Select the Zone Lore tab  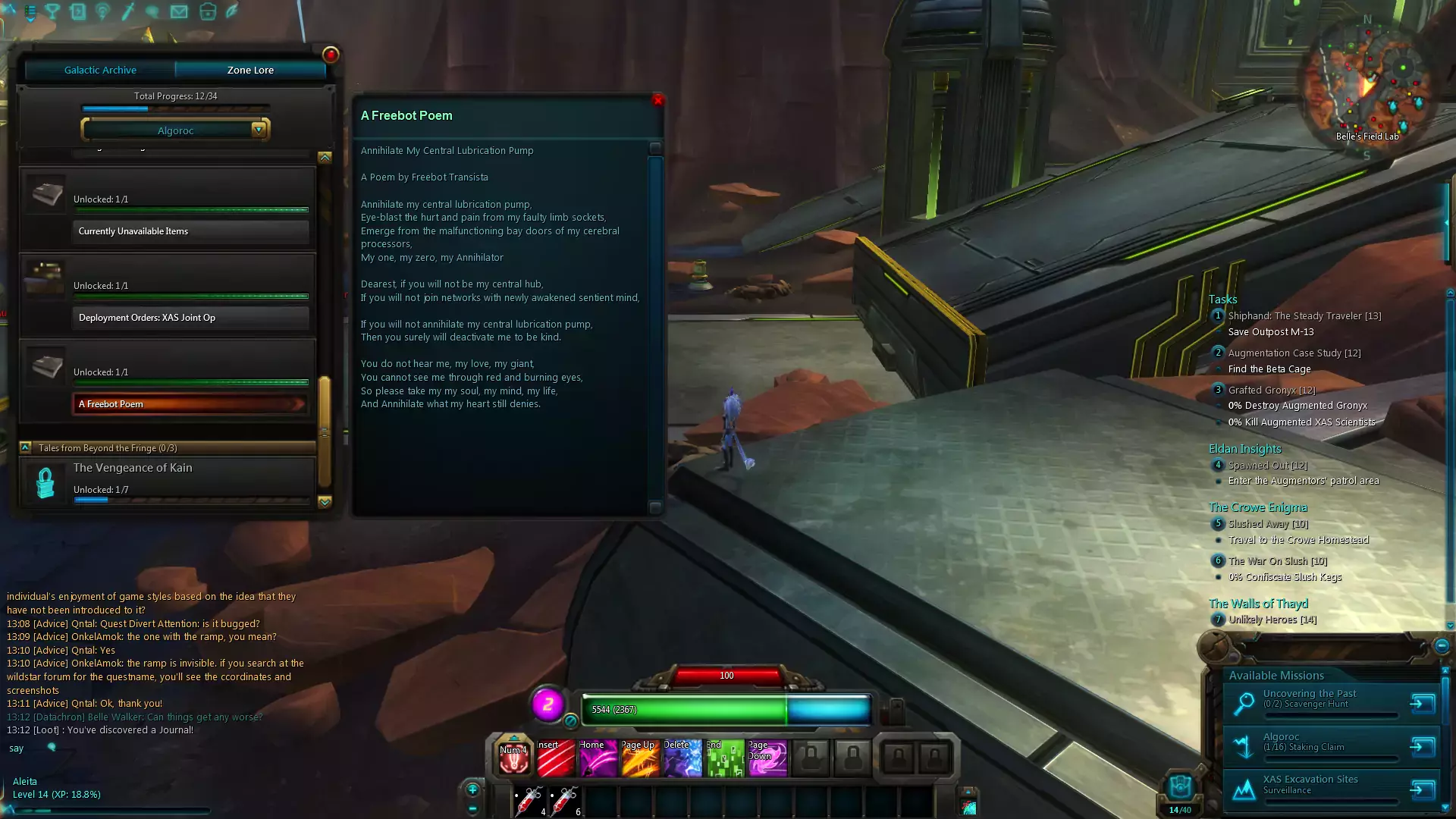[250, 70]
